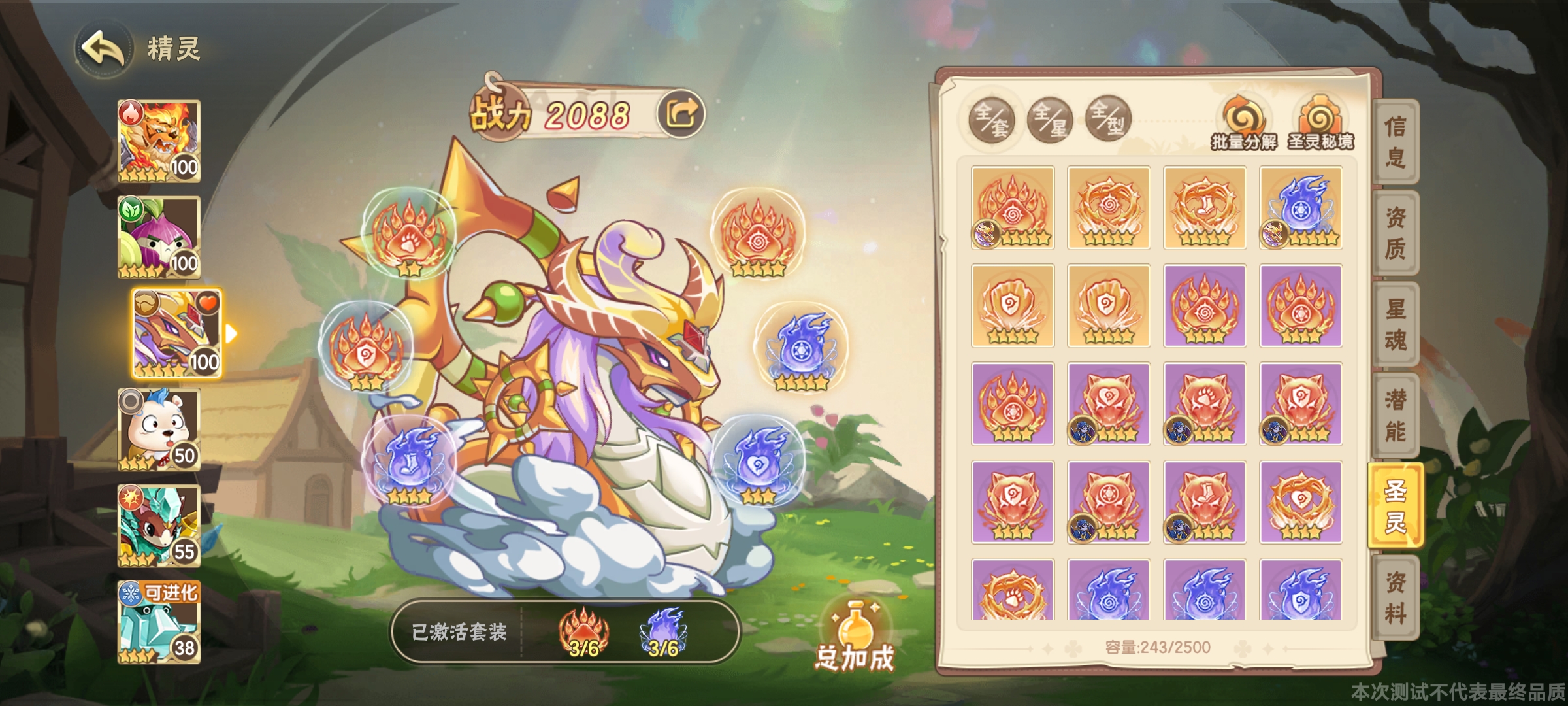
Task: Pick the teal crystal squirrel spirit level 55
Action: 159,526
